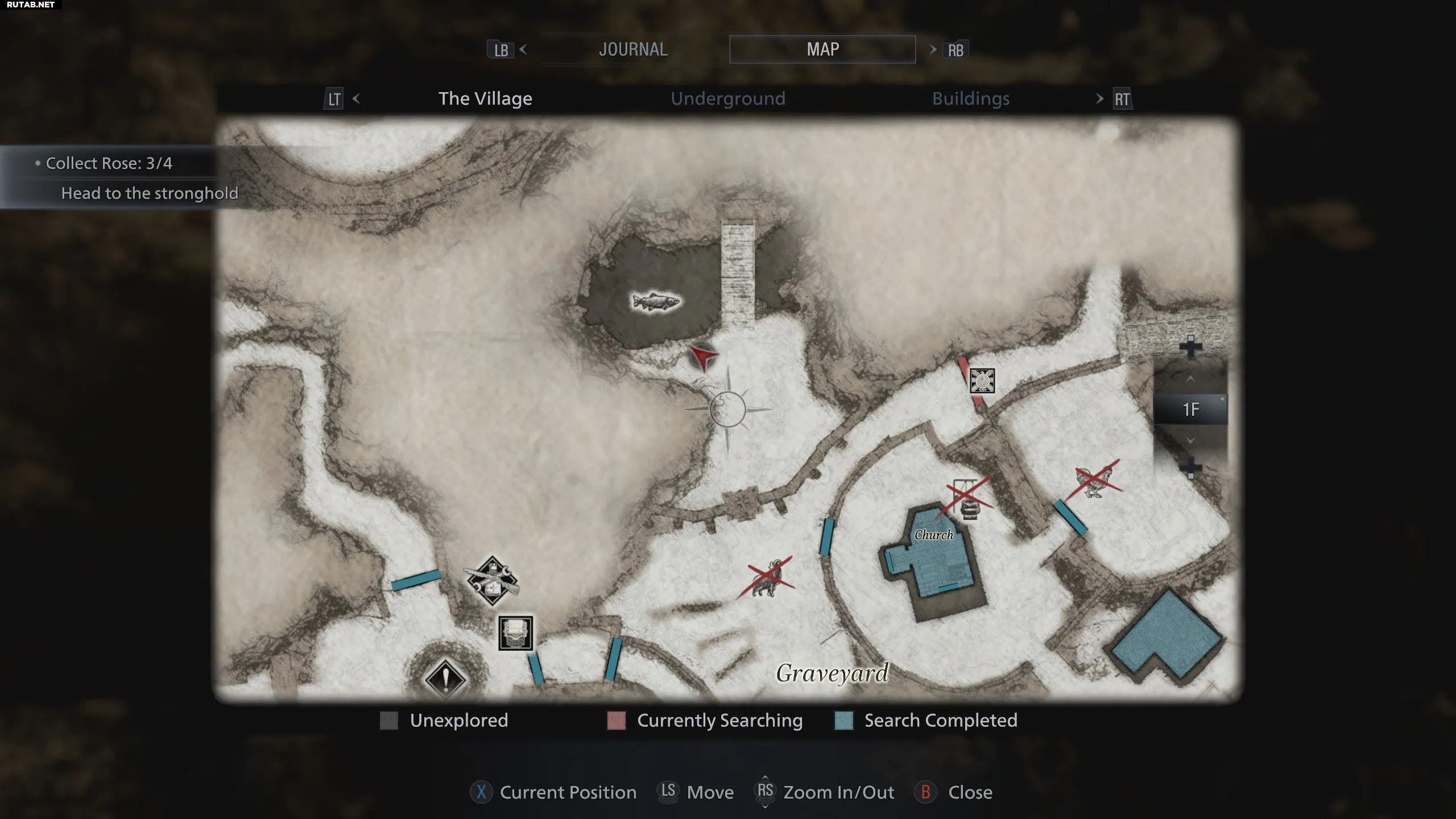The width and height of the screenshot is (1456, 819).
Task: Open The Village map area
Action: (x=485, y=99)
